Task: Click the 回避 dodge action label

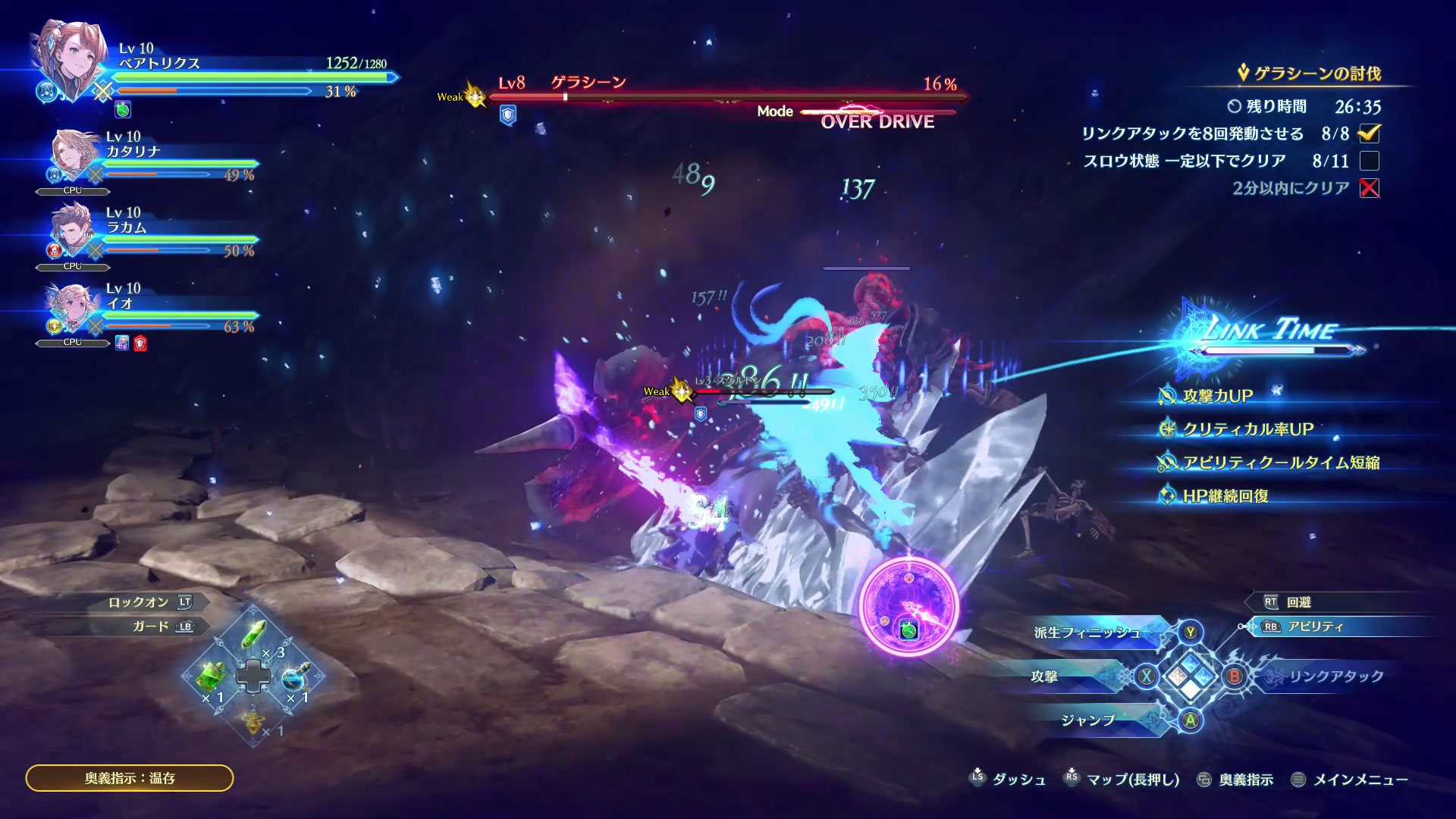Action: click(x=1298, y=602)
